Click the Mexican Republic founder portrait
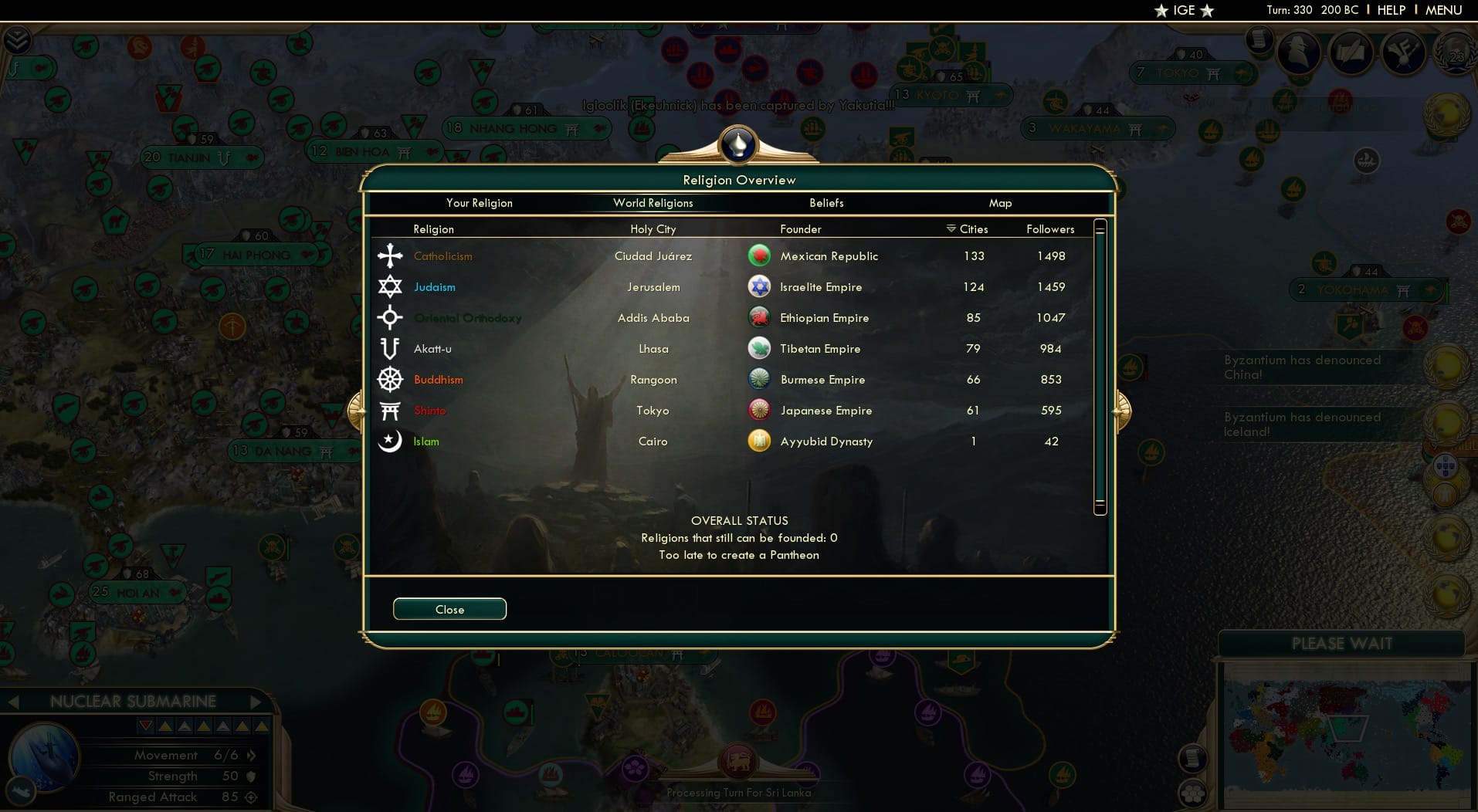Image resolution: width=1478 pixels, height=812 pixels. point(760,255)
